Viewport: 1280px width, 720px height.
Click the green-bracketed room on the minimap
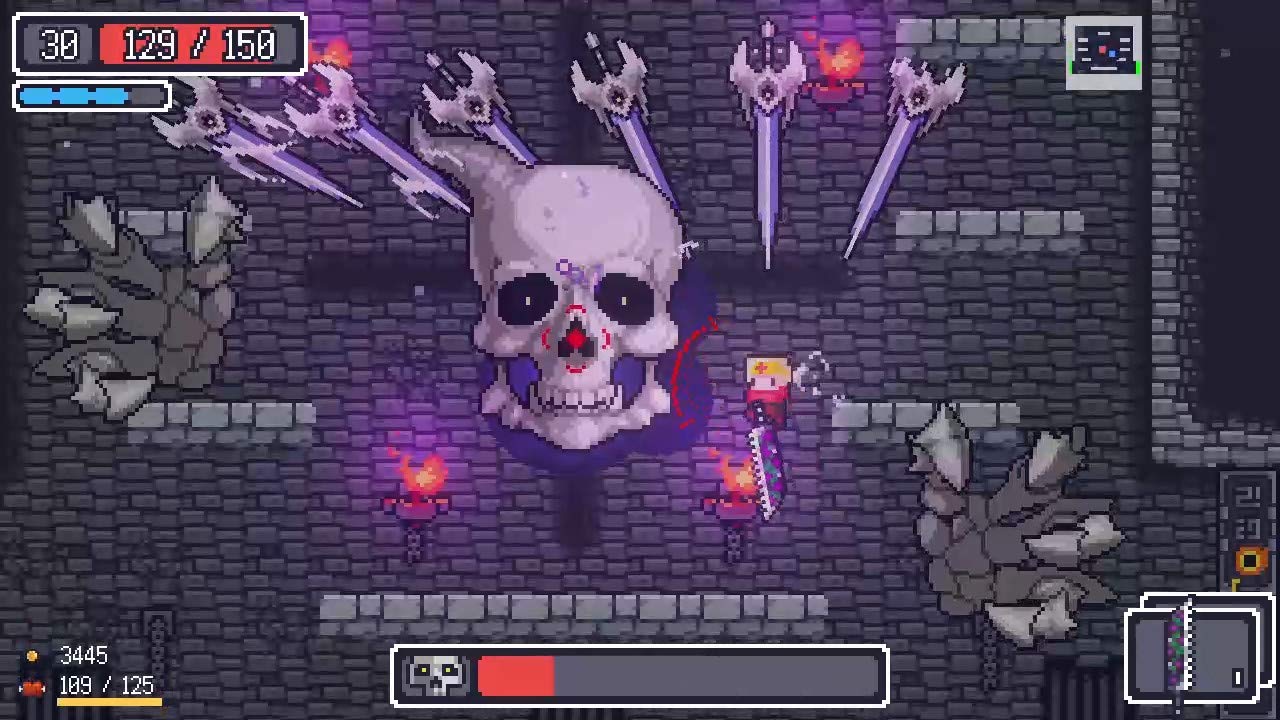[1103, 68]
